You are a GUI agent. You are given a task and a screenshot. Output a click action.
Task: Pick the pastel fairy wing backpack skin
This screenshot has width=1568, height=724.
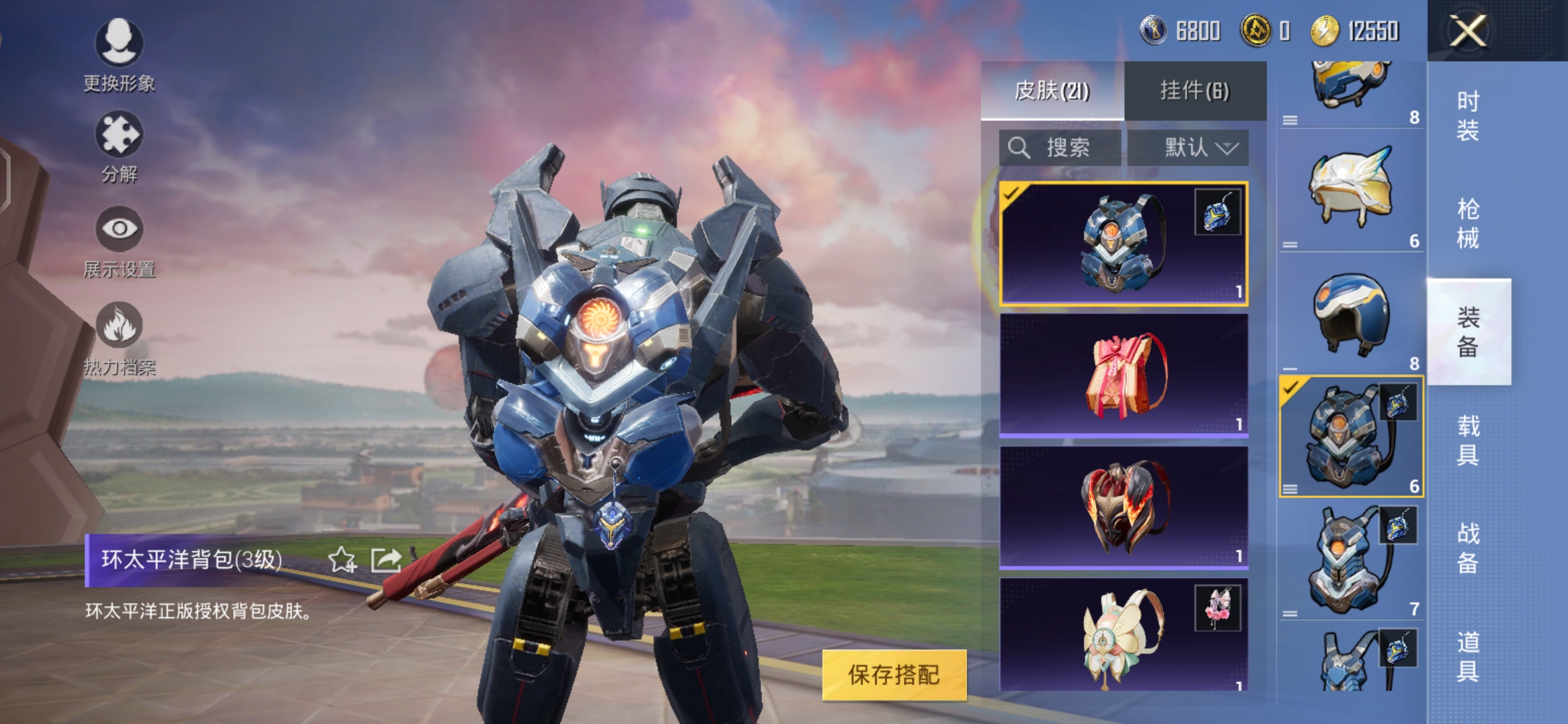point(1122,636)
